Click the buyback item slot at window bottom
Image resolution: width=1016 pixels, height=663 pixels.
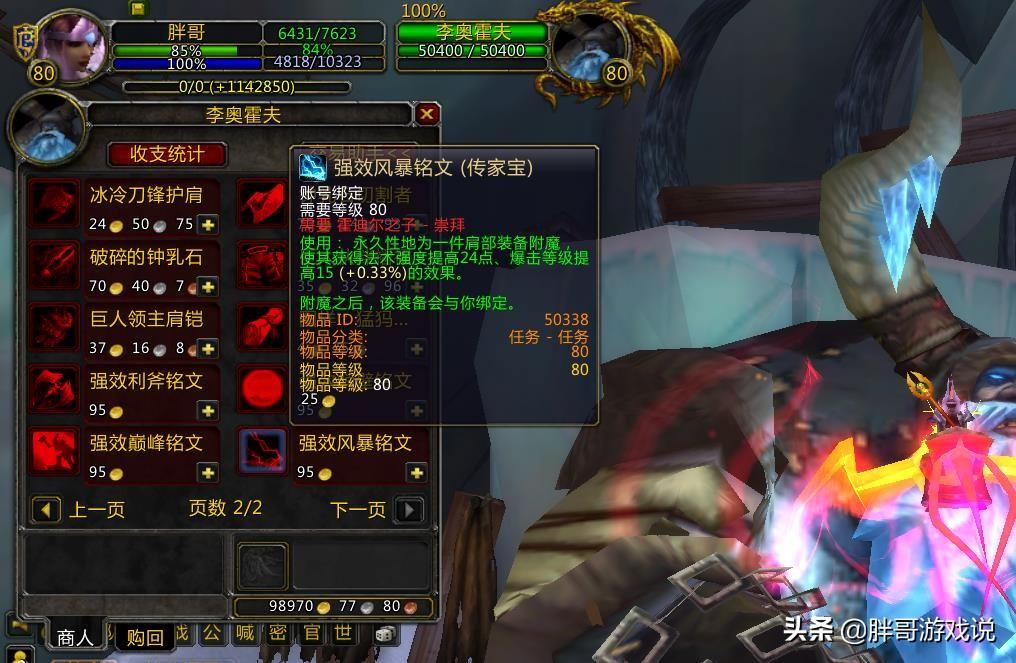(263, 566)
